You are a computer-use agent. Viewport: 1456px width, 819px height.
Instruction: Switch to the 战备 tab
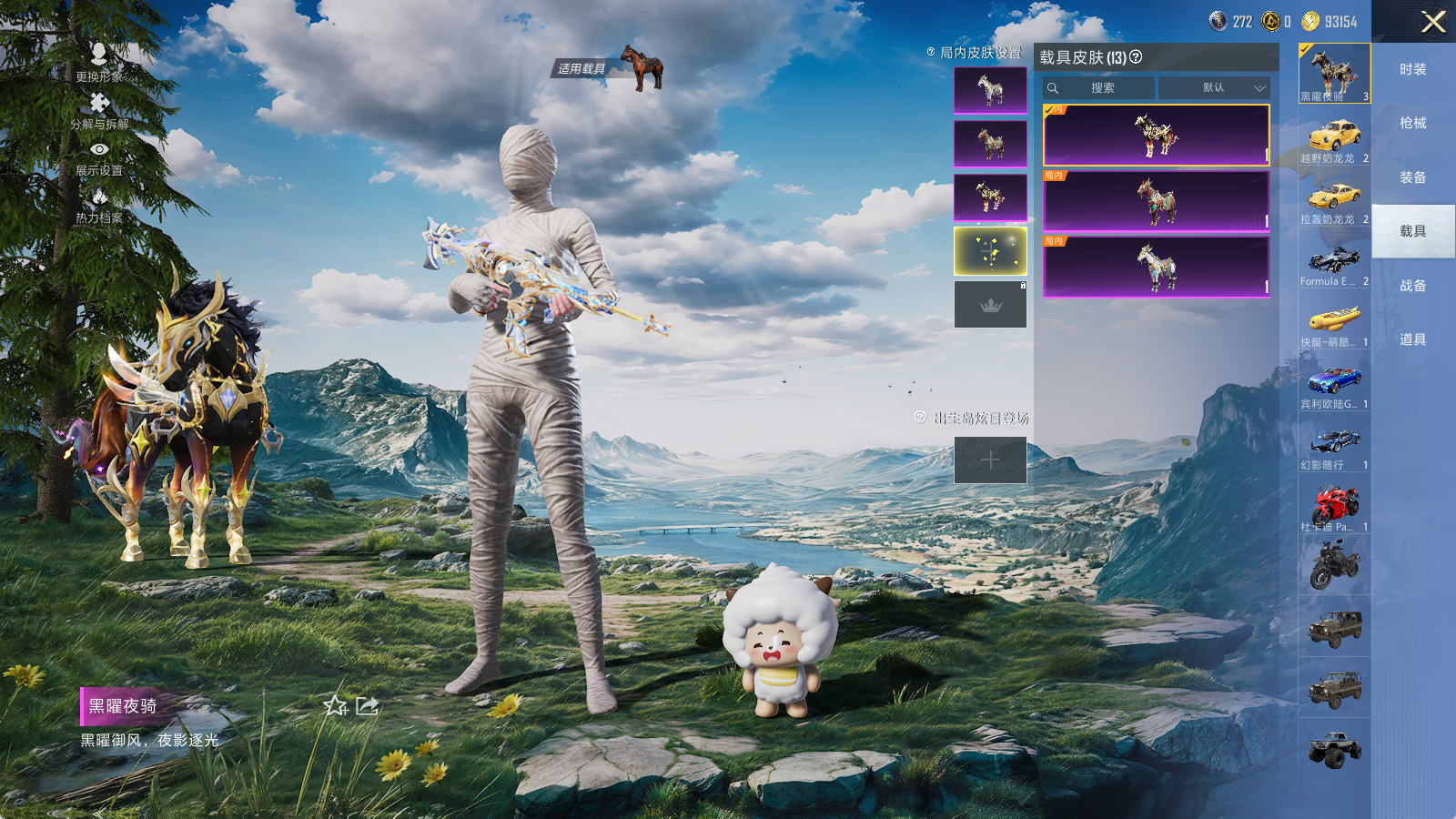point(1412,286)
